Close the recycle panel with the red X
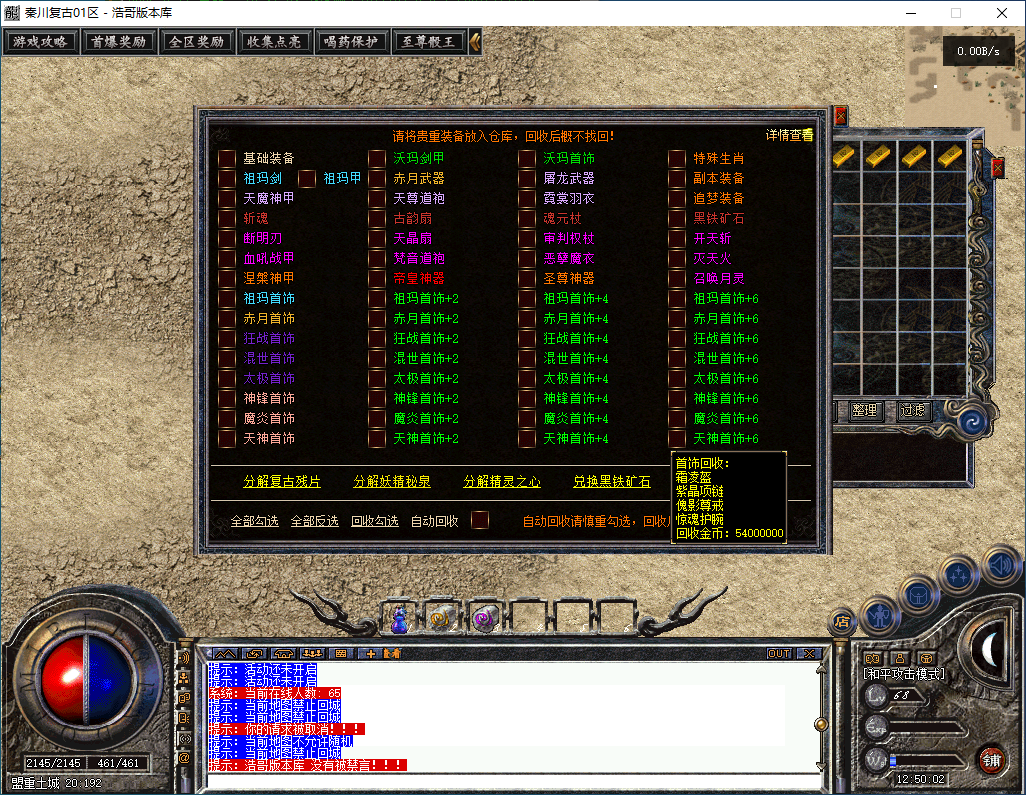The height and width of the screenshot is (795, 1026). click(x=840, y=115)
